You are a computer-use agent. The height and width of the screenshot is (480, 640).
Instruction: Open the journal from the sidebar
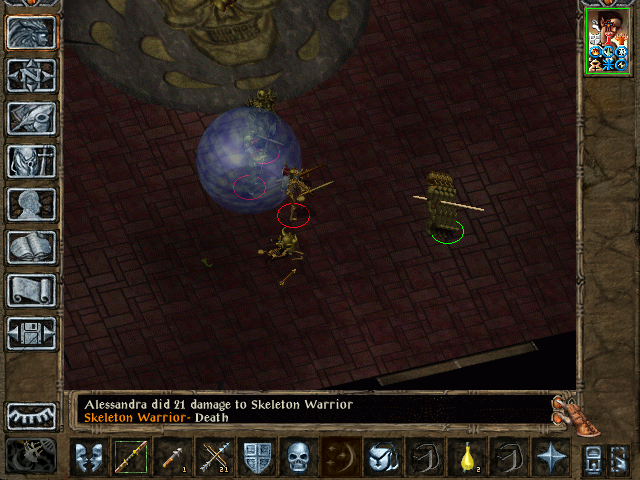32,118
